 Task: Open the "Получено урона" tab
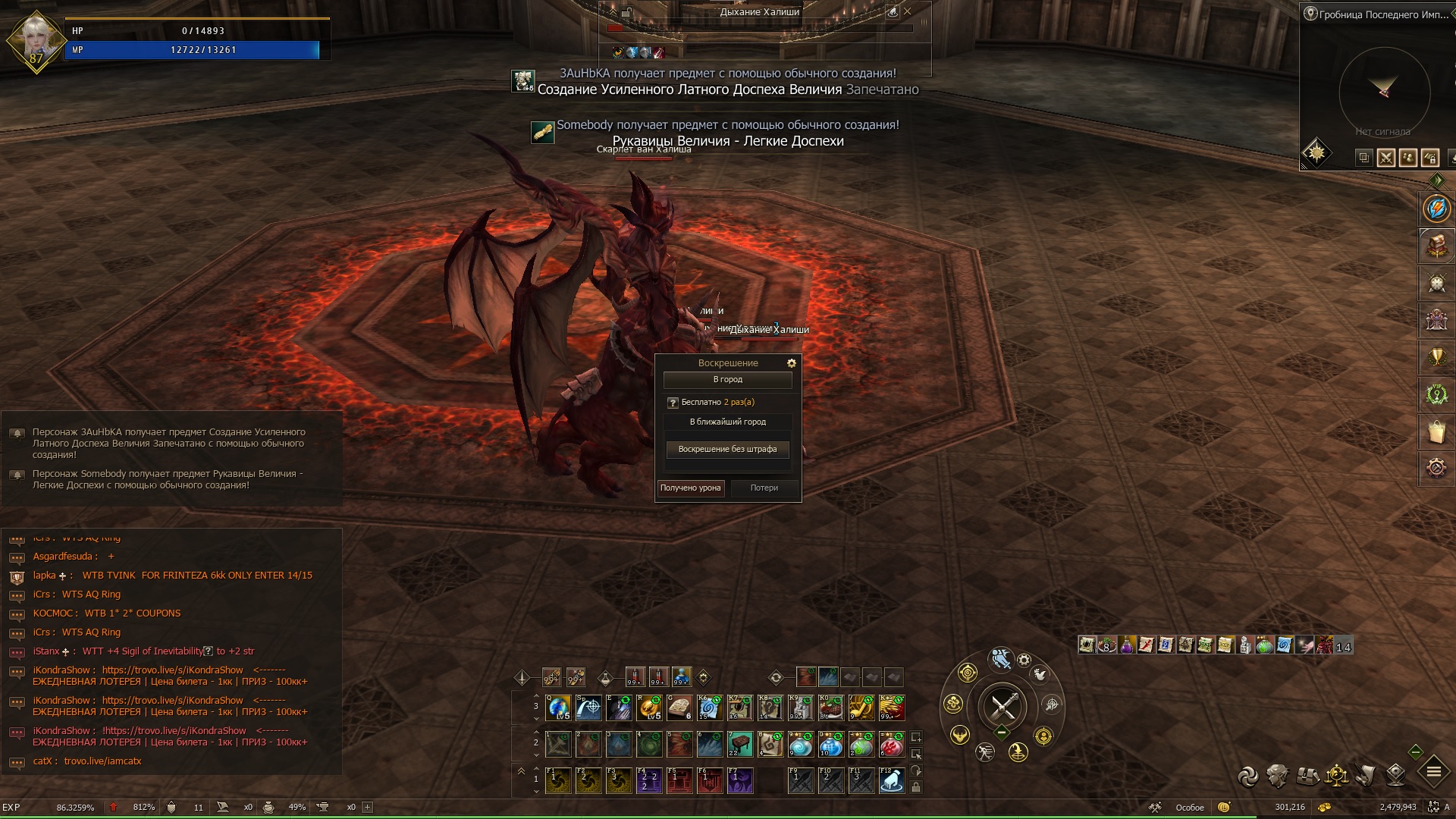point(690,488)
